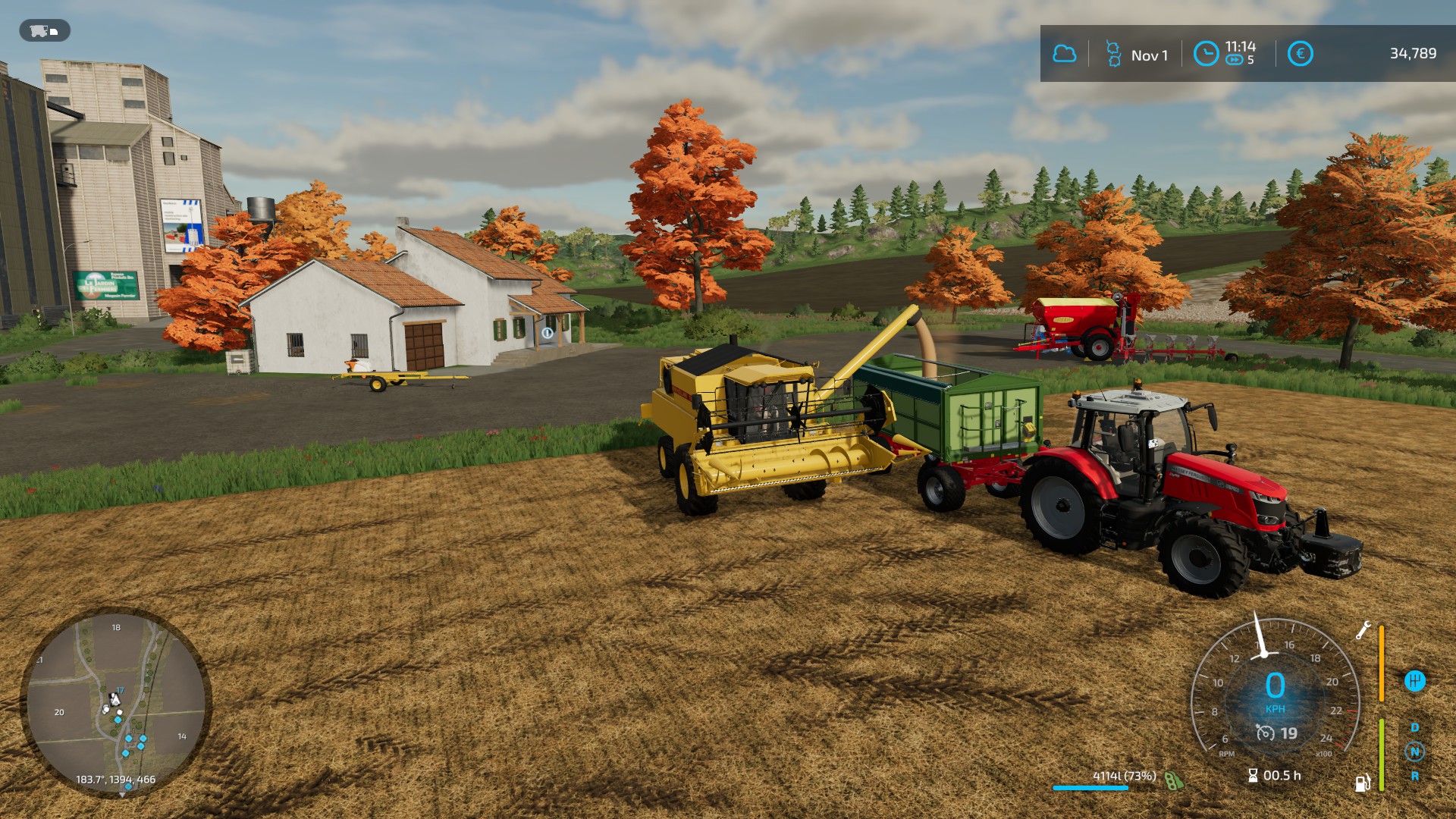1456x819 pixels.
Task: Click the season calendar icon beside Nov 1
Action: tap(1113, 54)
